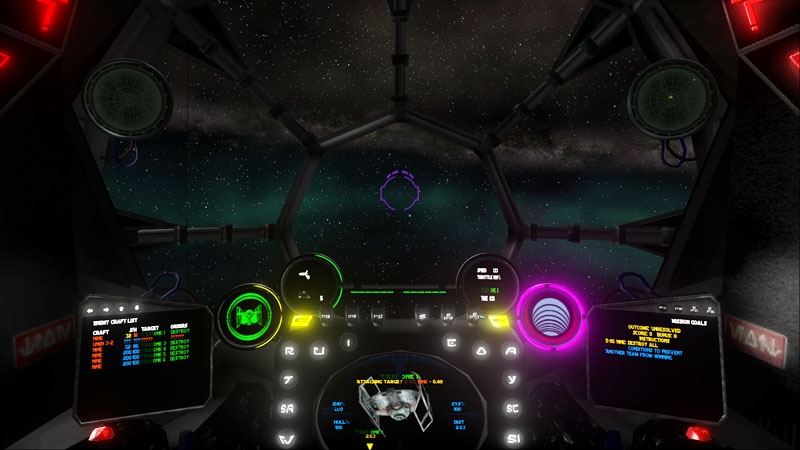Click the green TIE fighter shield indicator
This screenshot has width=800, height=450.
click(245, 314)
